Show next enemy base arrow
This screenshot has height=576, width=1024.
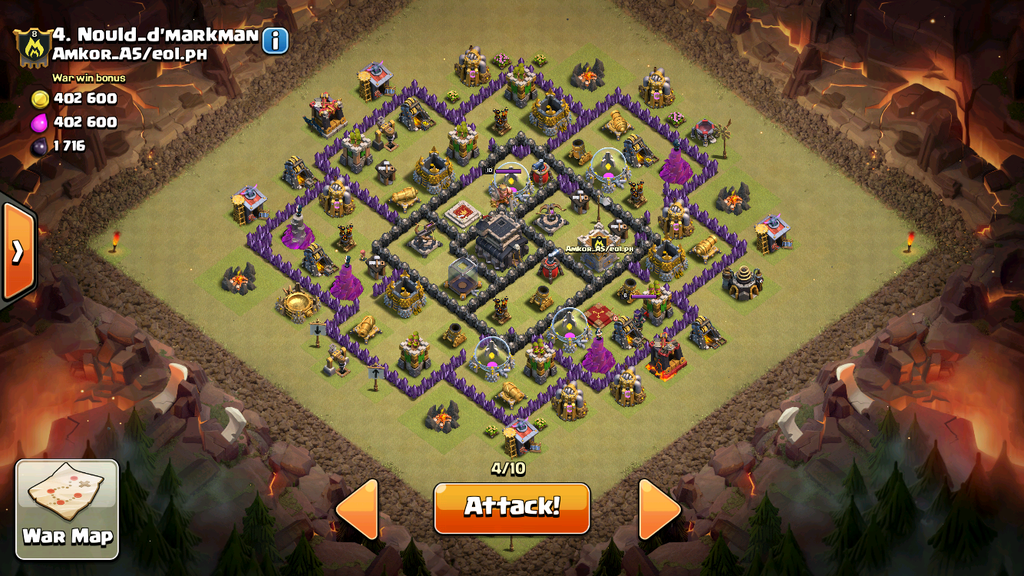[x=659, y=509]
